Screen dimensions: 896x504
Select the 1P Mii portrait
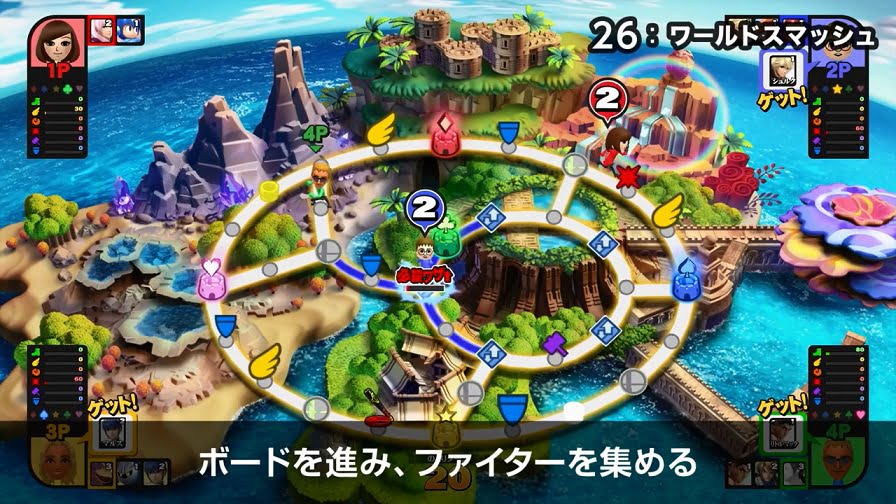pyautogui.click(x=57, y=42)
